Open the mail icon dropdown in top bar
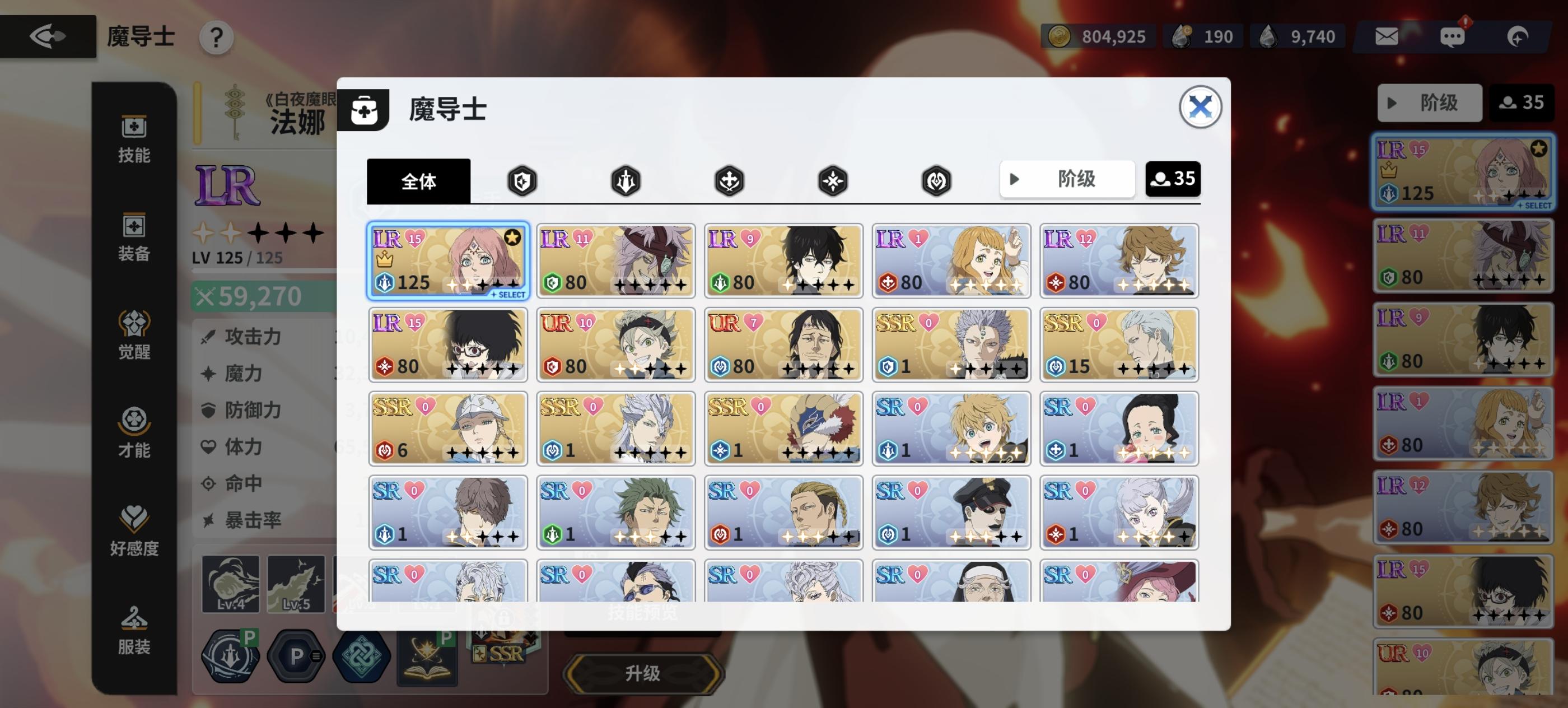The image size is (1568, 708). pos(1387,36)
